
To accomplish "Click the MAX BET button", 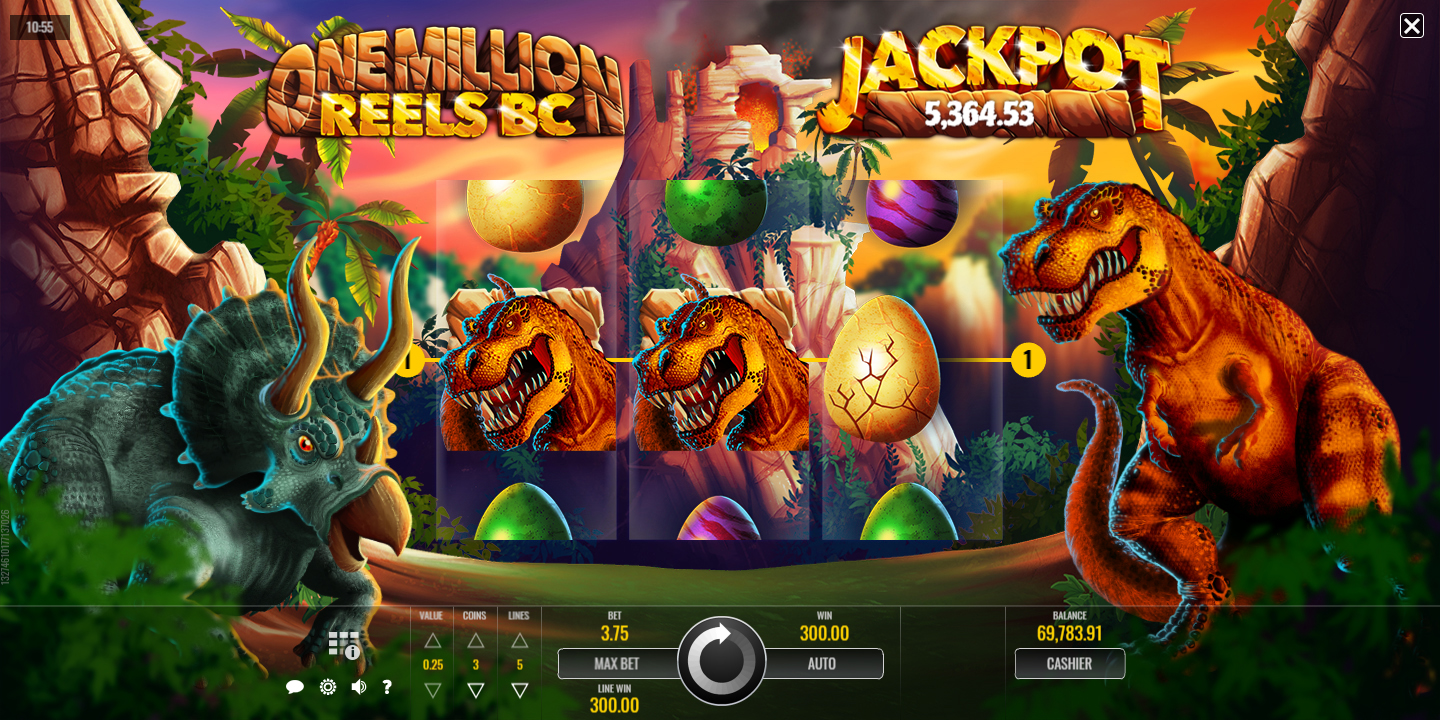I will [616, 664].
